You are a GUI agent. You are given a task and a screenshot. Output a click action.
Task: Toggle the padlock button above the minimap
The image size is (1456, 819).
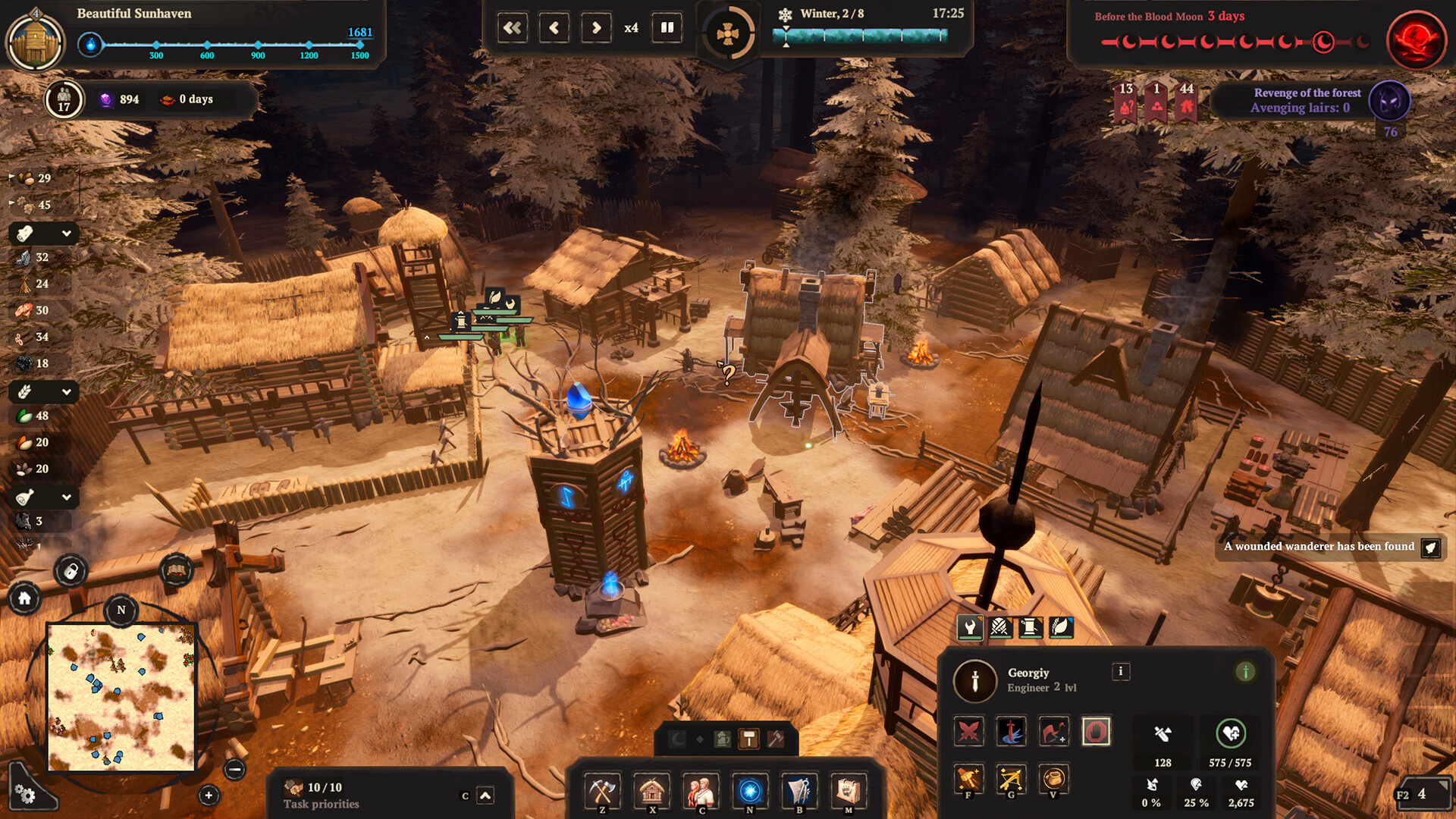pyautogui.click(x=71, y=571)
